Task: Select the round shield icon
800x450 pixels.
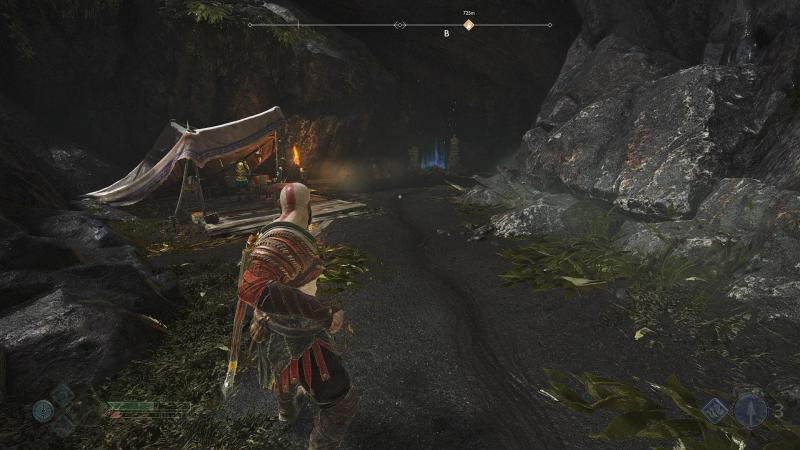Action: [43, 410]
